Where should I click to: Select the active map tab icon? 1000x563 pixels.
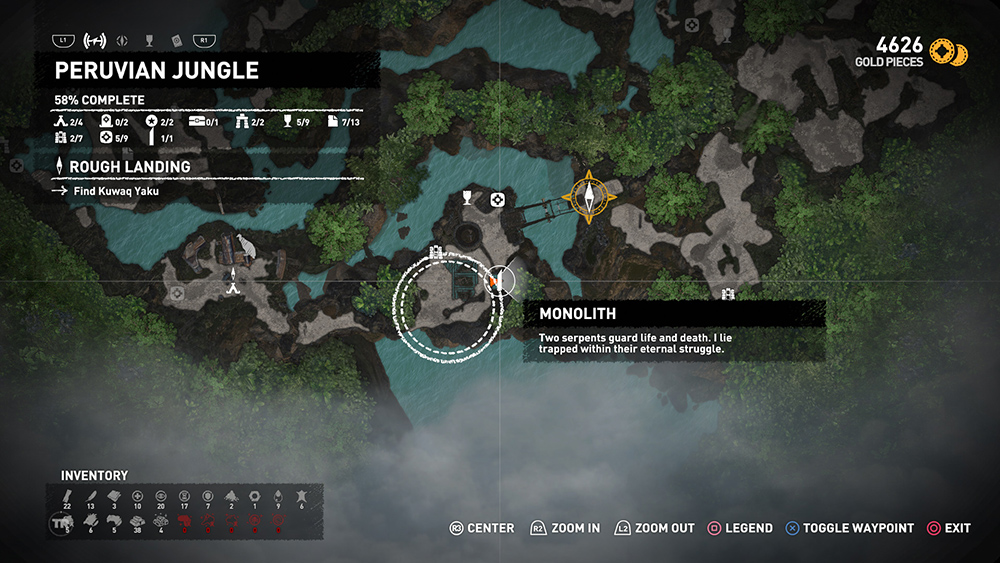pos(96,41)
